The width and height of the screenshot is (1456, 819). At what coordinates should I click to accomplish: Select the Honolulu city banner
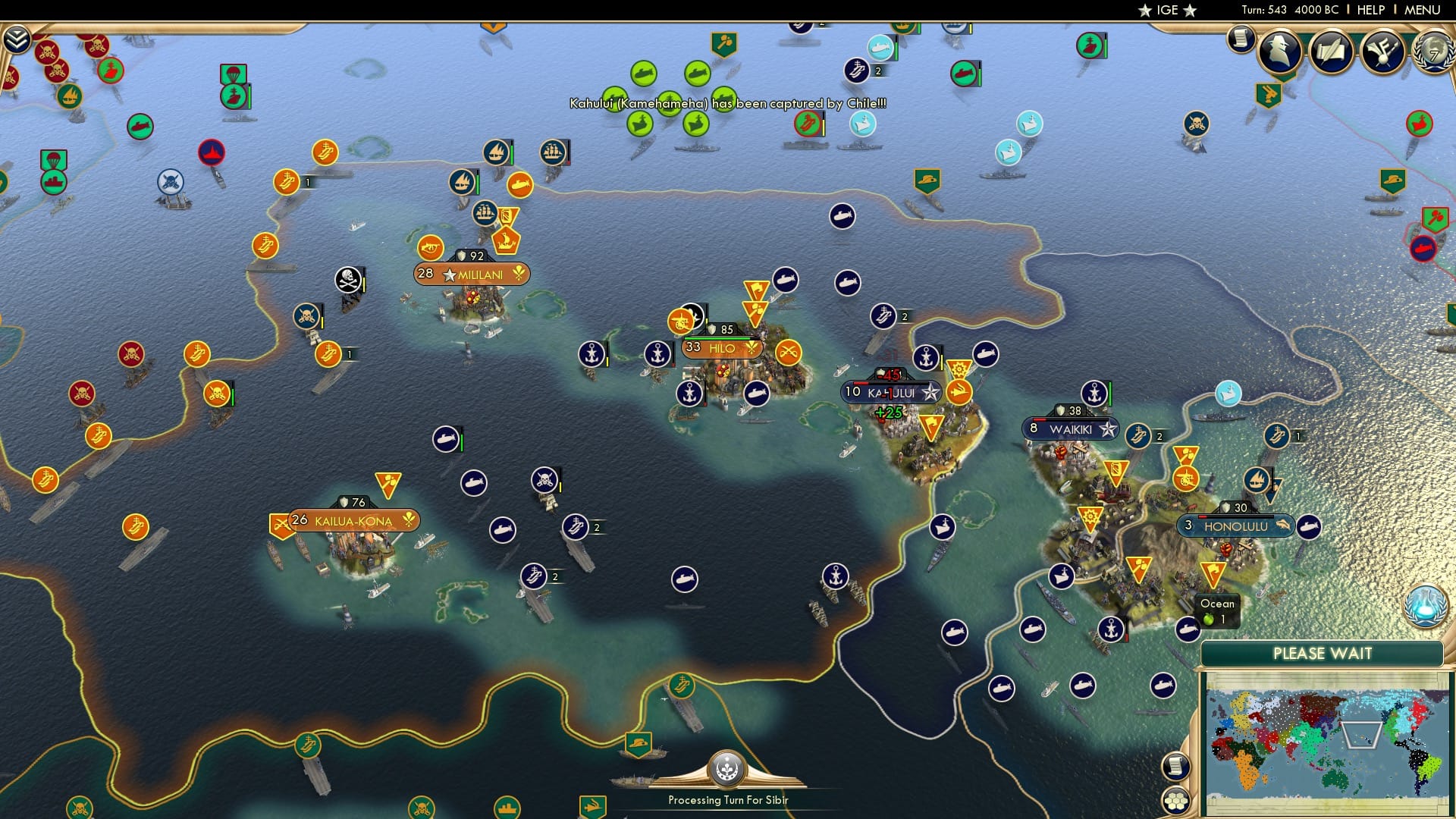1235,525
